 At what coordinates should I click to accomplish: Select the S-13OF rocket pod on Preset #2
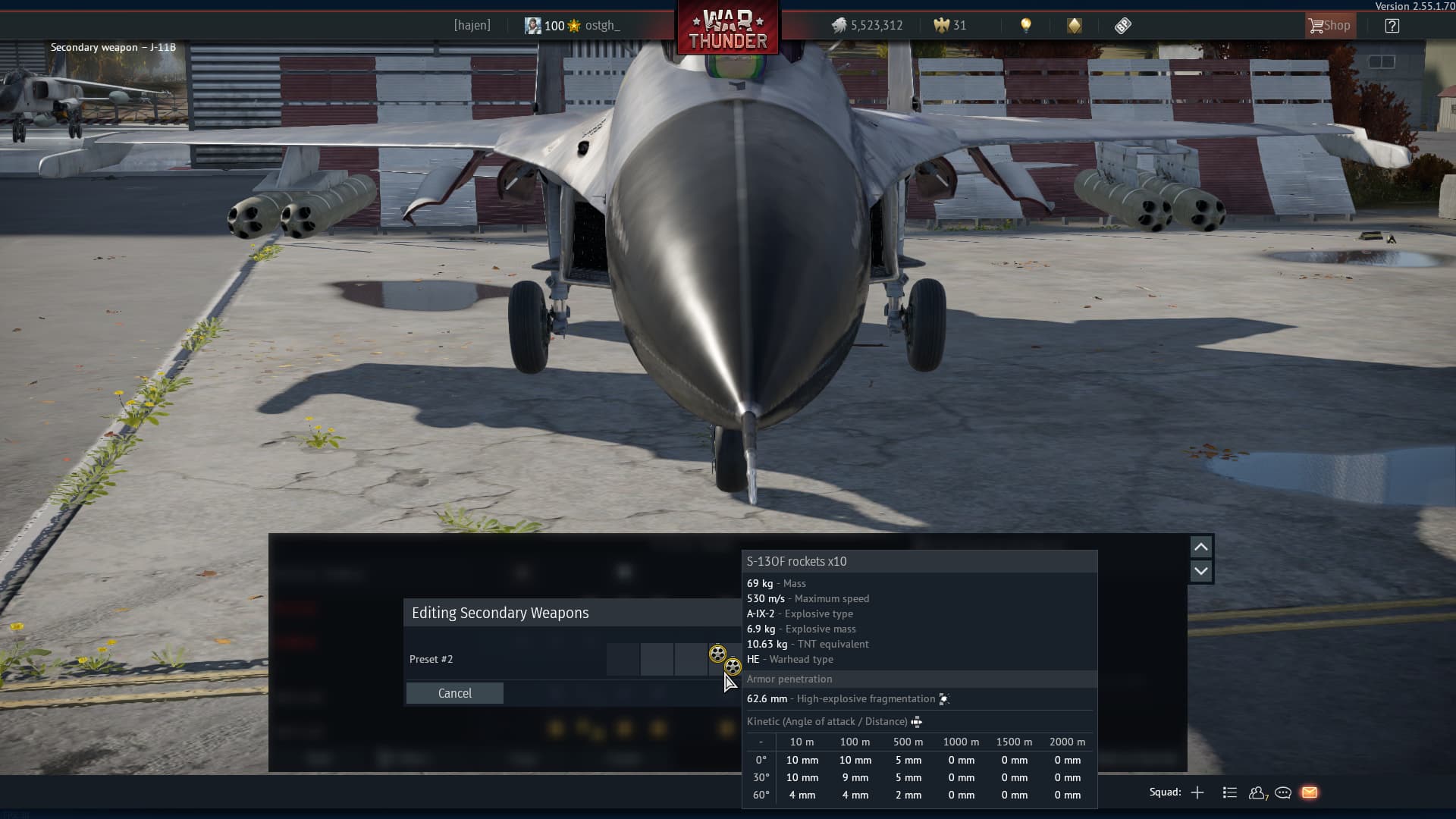(x=717, y=653)
